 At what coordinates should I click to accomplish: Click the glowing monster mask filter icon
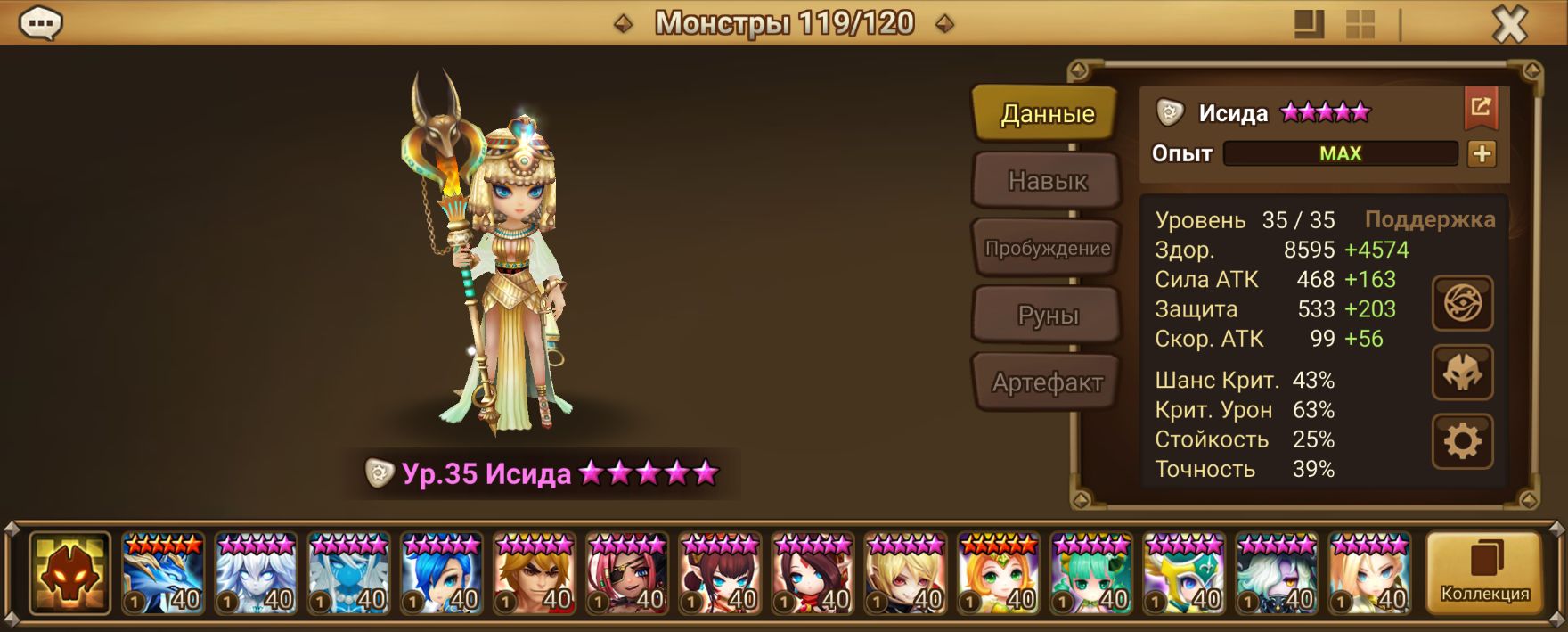(69, 574)
